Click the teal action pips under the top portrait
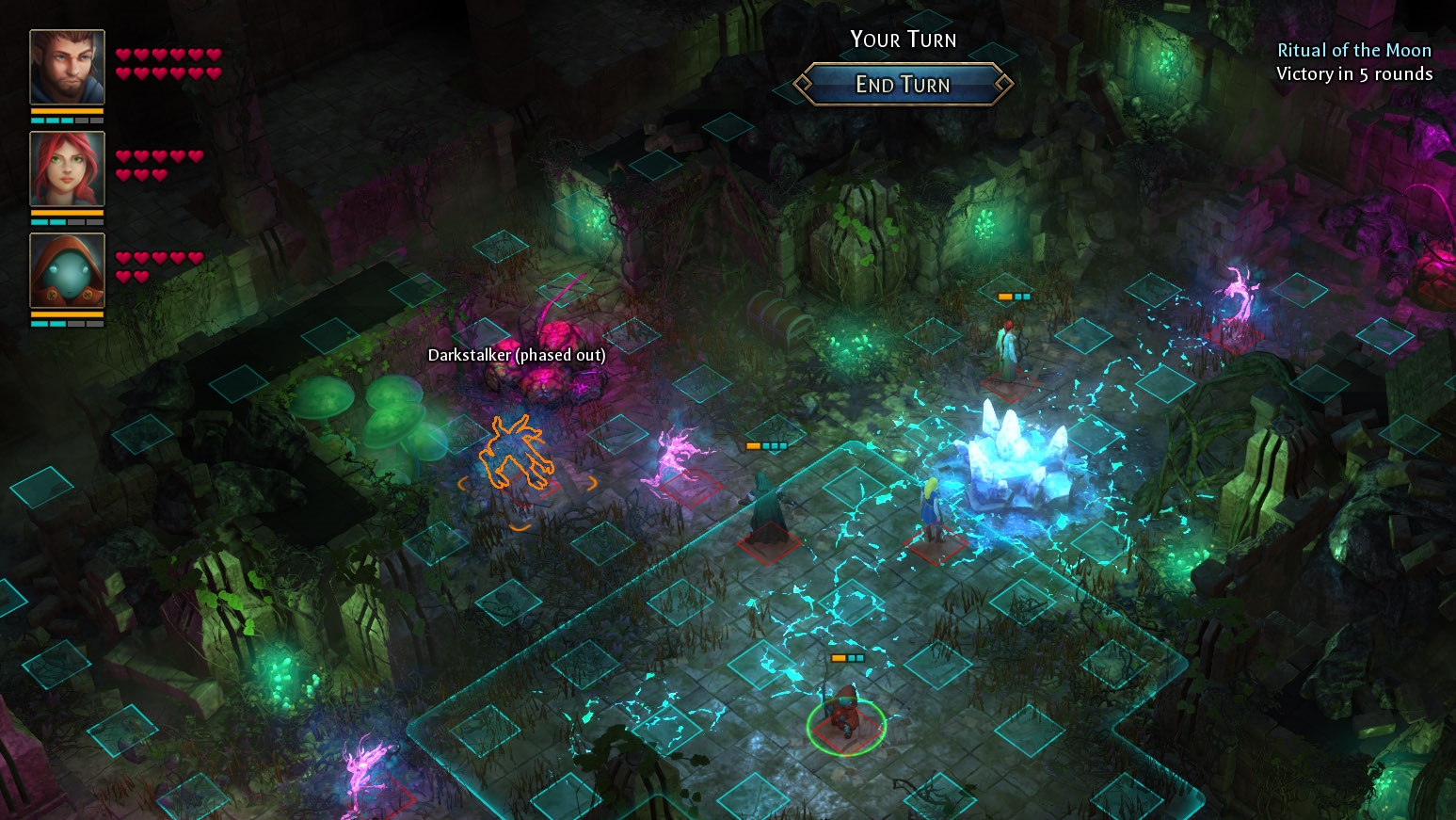Viewport: 1456px width, 820px height. (52, 120)
